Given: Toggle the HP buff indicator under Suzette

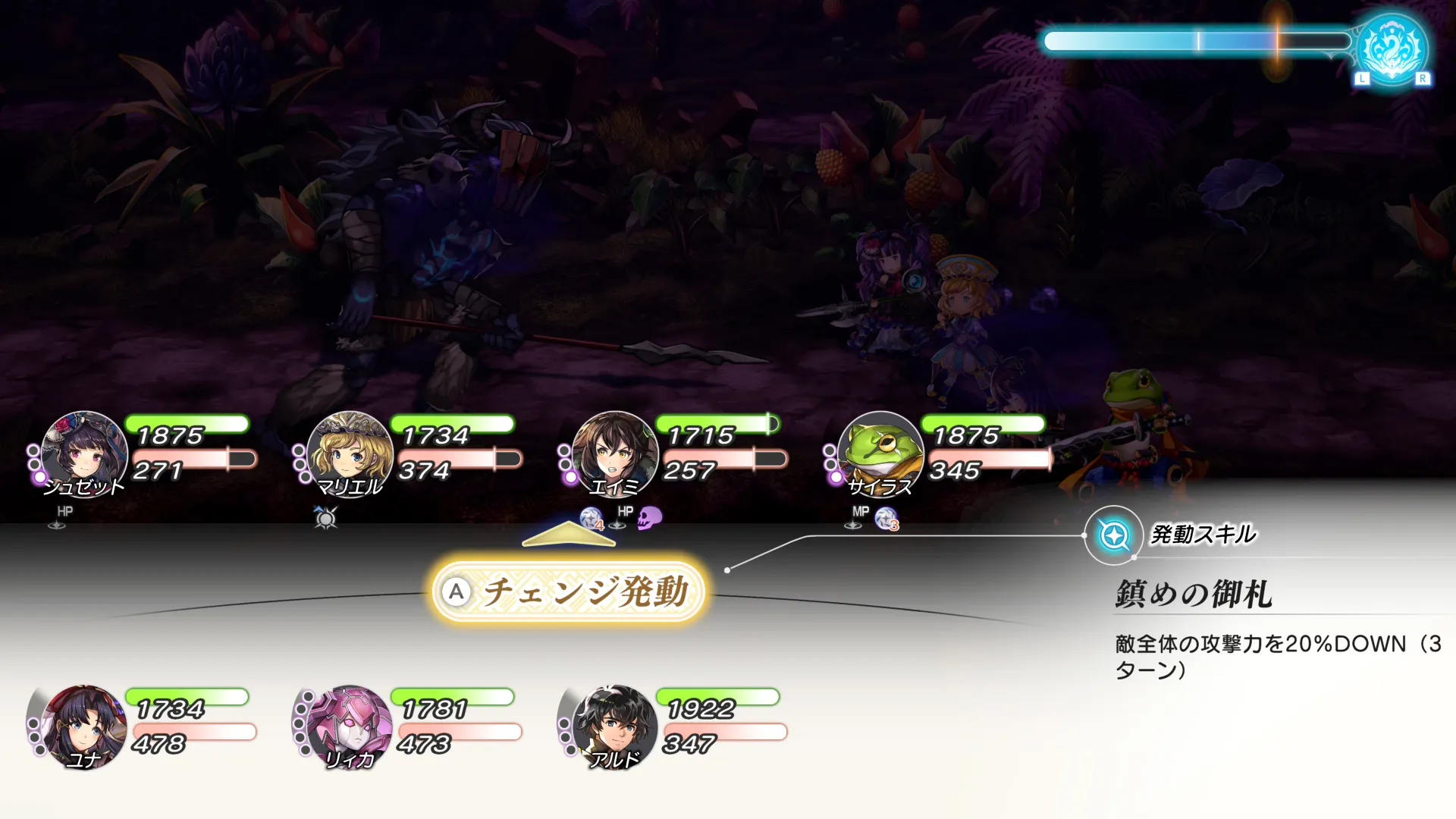Looking at the screenshot, I should (64, 513).
